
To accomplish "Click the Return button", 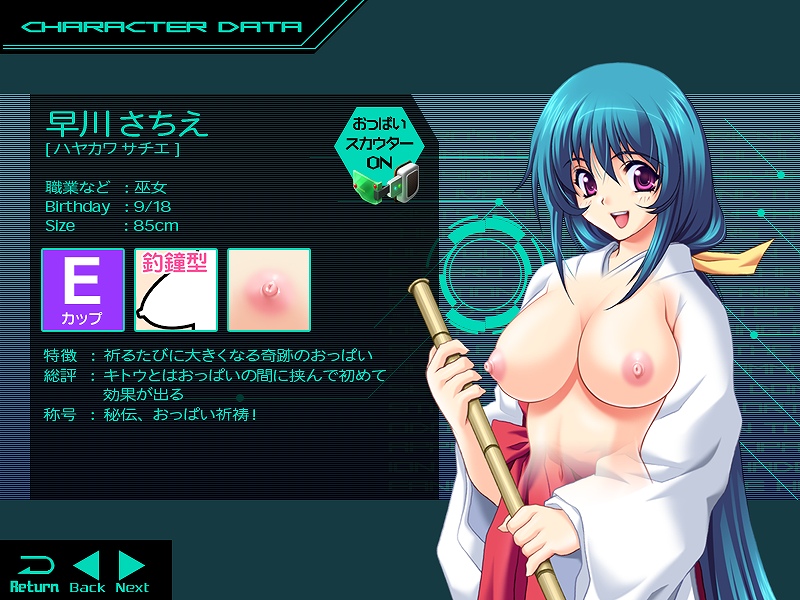I will [x=34, y=572].
